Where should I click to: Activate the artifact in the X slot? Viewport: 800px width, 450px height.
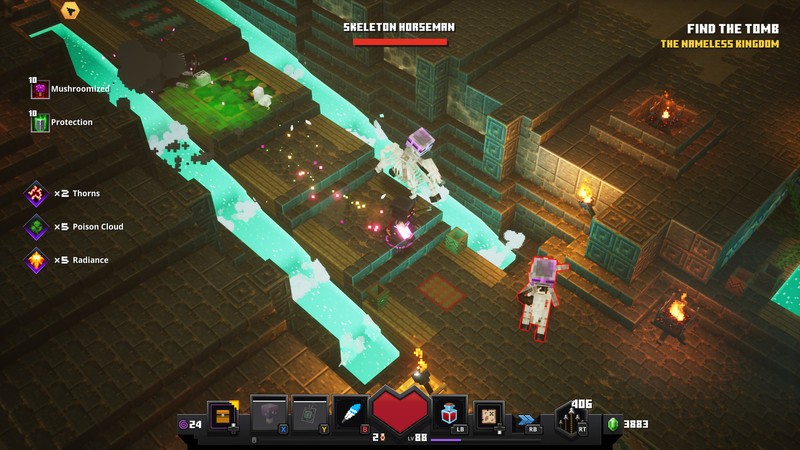[x=268, y=414]
